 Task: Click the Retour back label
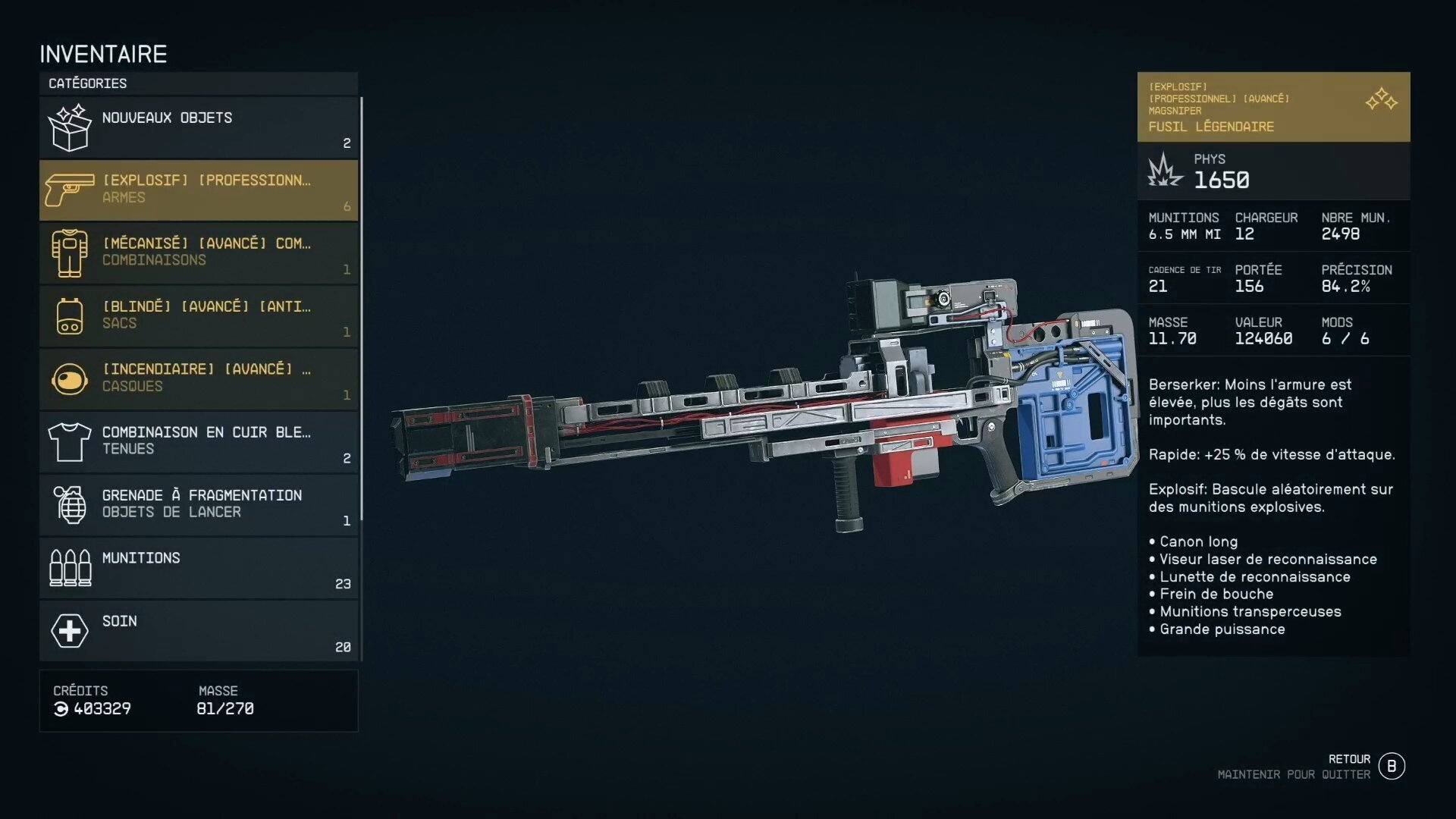pos(1349,759)
